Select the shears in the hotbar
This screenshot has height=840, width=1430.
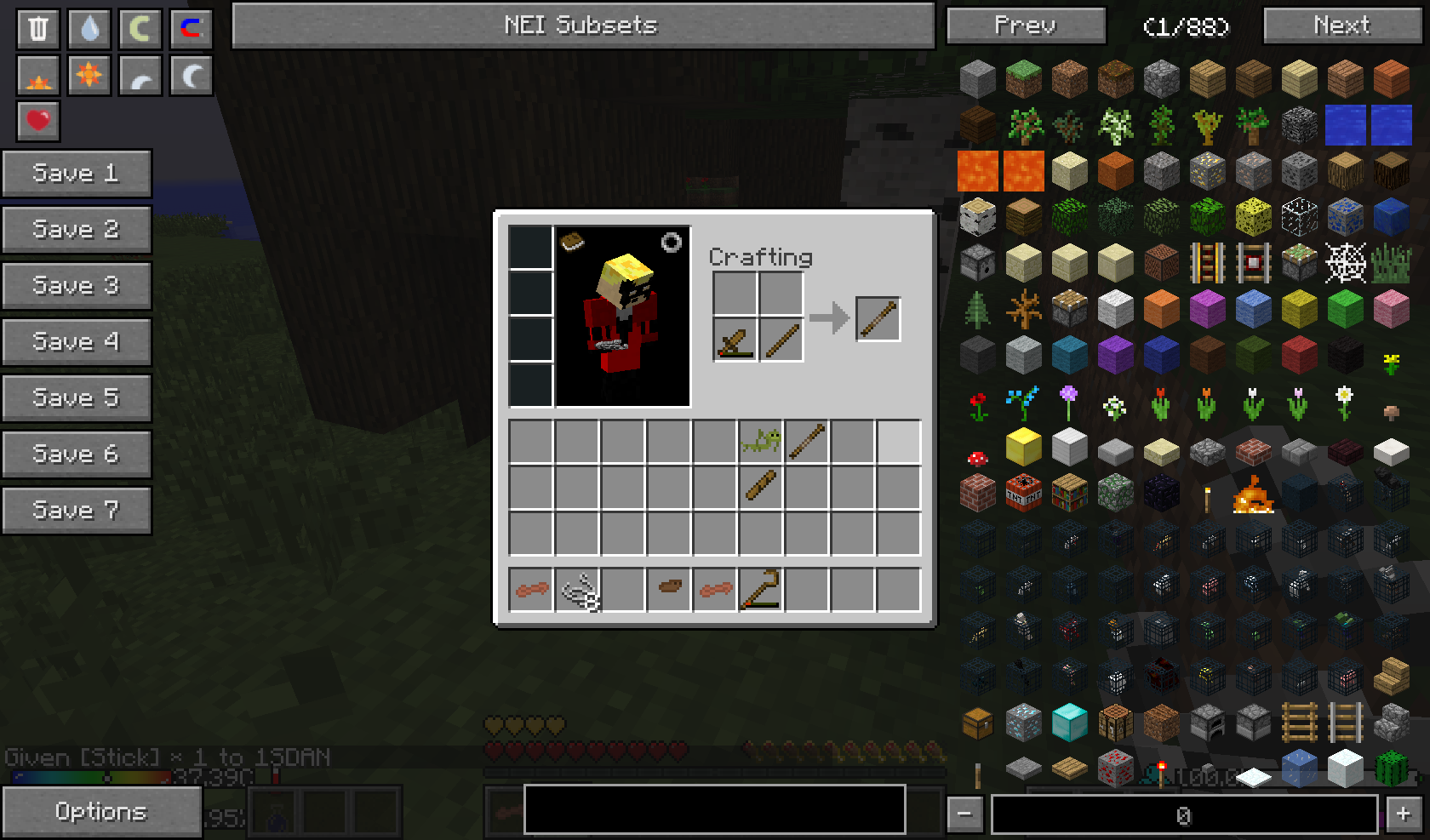tap(578, 590)
